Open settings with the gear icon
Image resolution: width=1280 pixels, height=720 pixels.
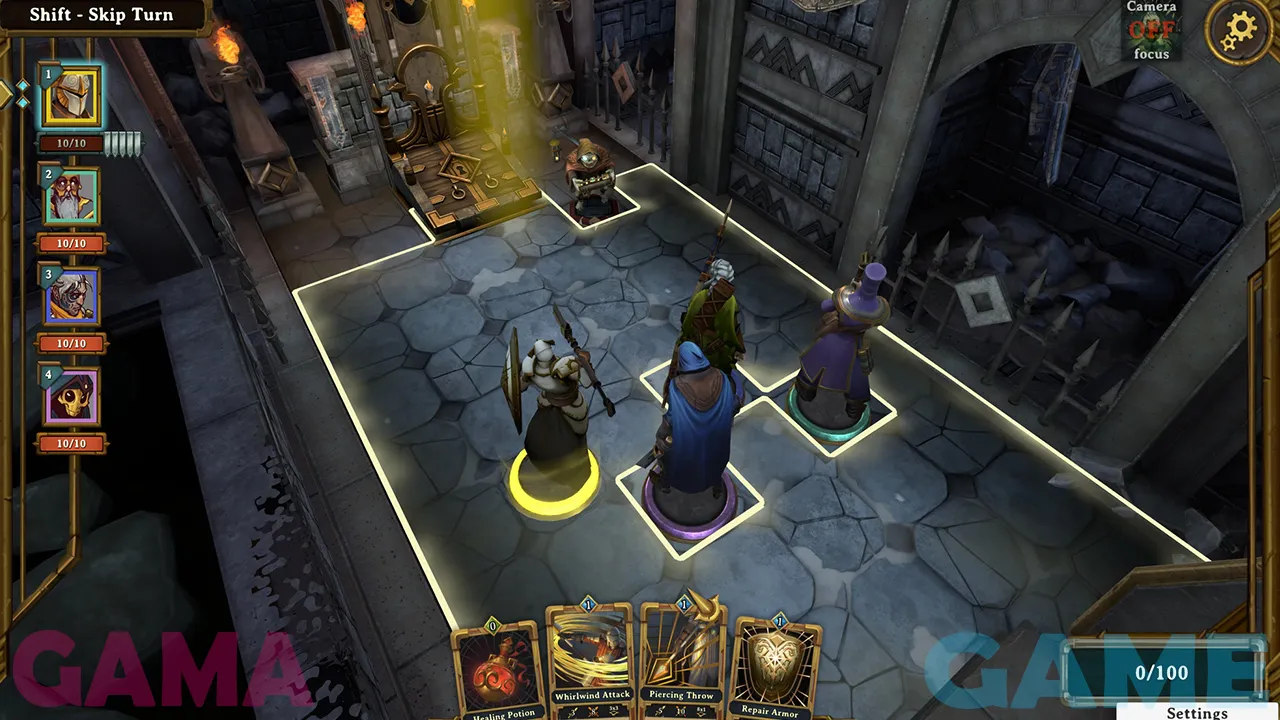click(1238, 31)
